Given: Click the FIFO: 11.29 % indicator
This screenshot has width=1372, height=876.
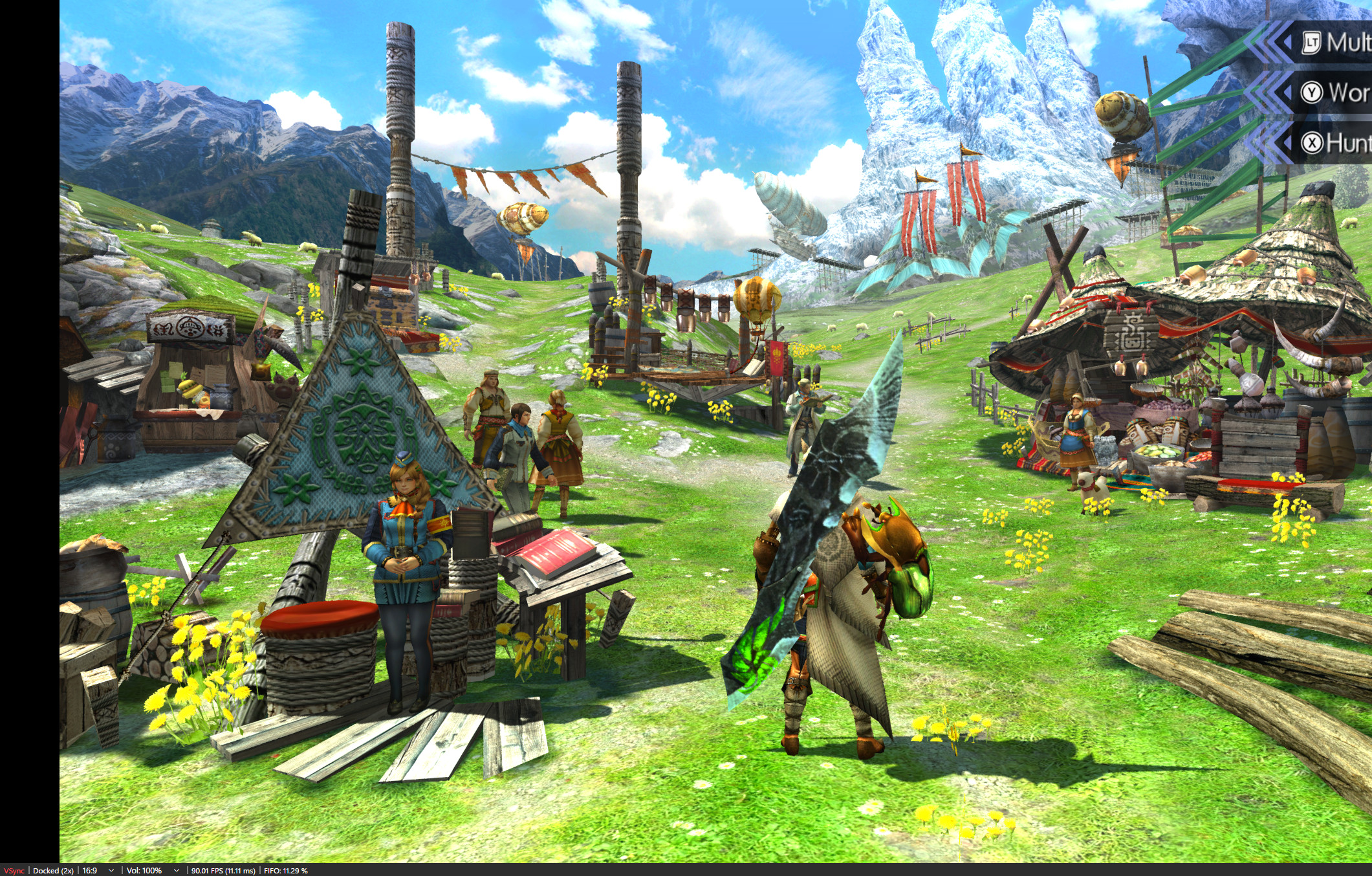Looking at the screenshot, I should click(285, 870).
